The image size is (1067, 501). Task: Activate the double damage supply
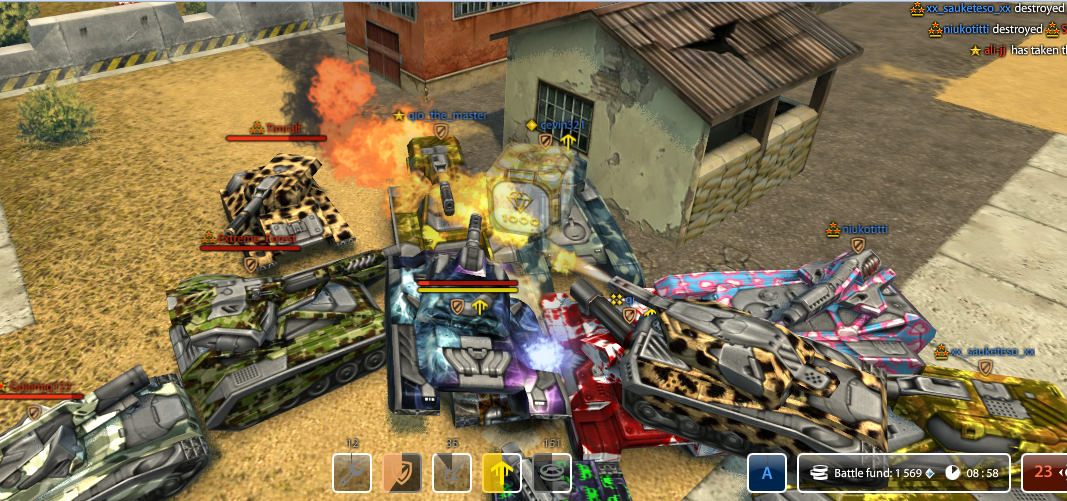click(x=452, y=473)
